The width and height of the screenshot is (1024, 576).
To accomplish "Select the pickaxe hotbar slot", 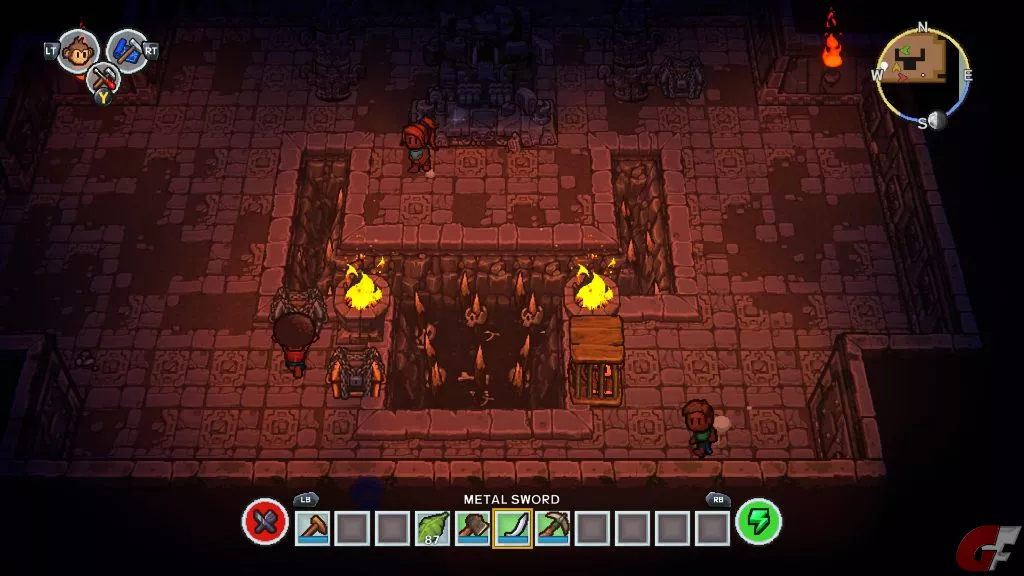I will coord(552,527).
